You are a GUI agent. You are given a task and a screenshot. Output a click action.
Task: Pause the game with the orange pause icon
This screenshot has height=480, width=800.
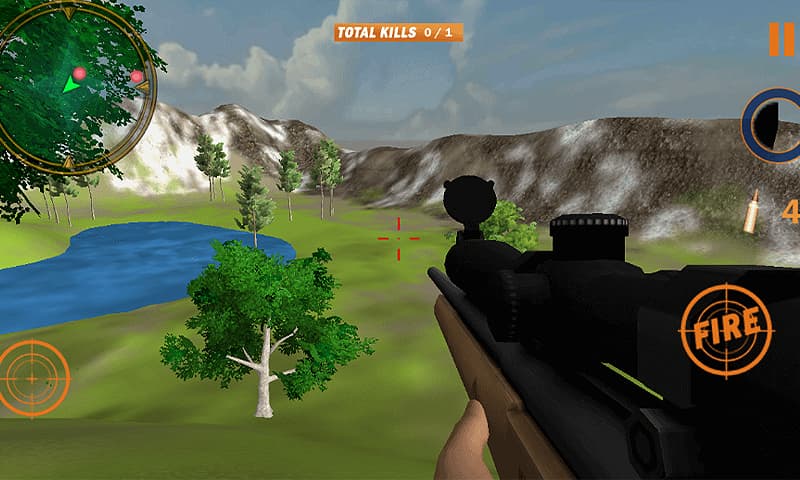click(x=781, y=39)
